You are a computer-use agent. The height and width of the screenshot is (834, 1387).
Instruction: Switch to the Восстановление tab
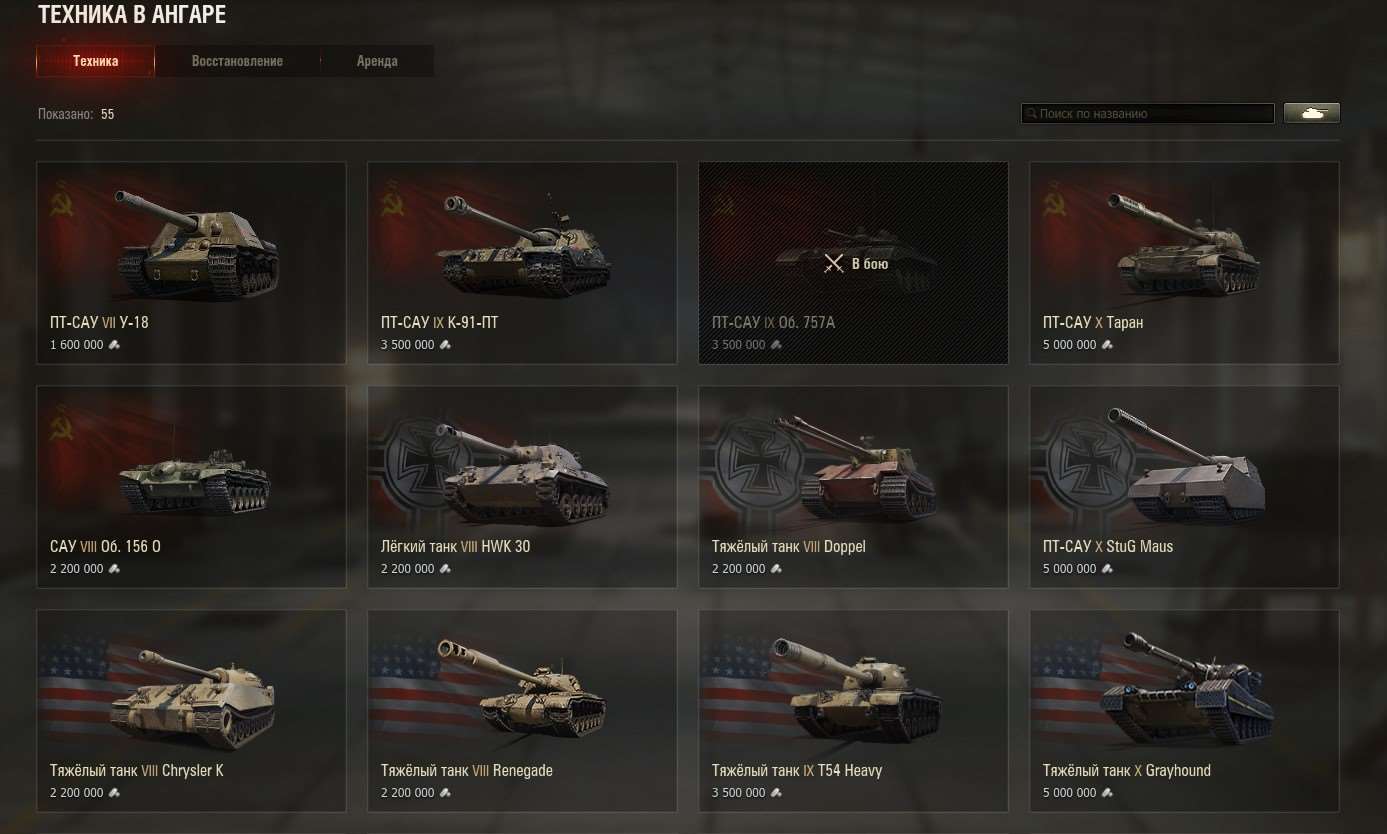coord(236,60)
